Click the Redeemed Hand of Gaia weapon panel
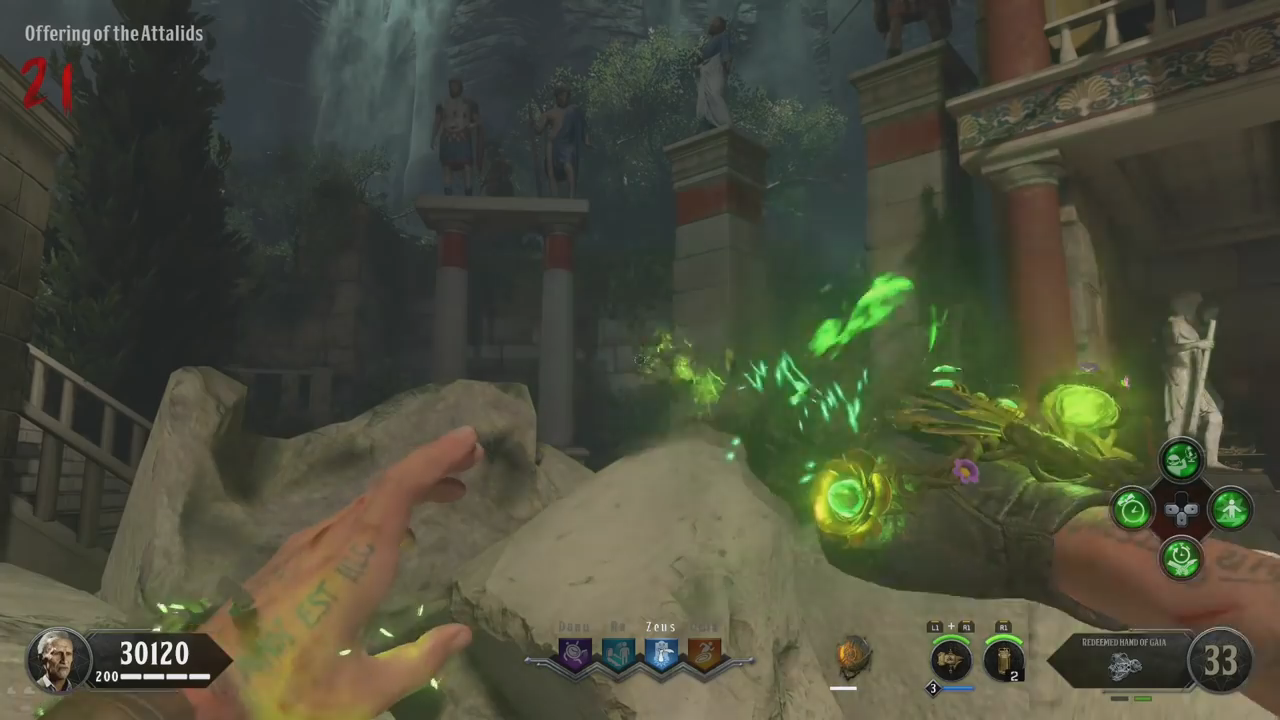The width and height of the screenshot is (1280, 720). pos(1120,659)
